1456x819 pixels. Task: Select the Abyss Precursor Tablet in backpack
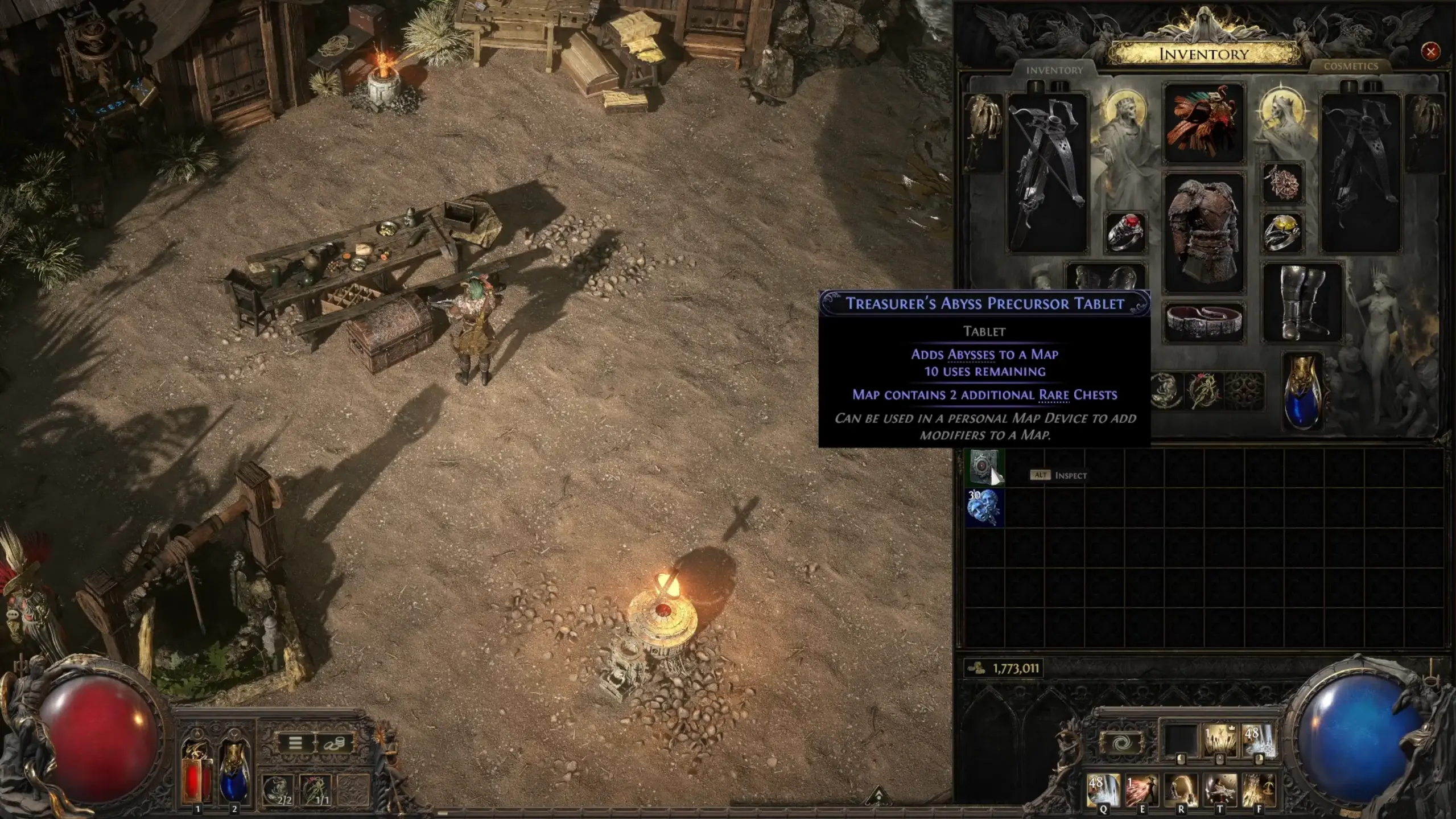(984, 467)
